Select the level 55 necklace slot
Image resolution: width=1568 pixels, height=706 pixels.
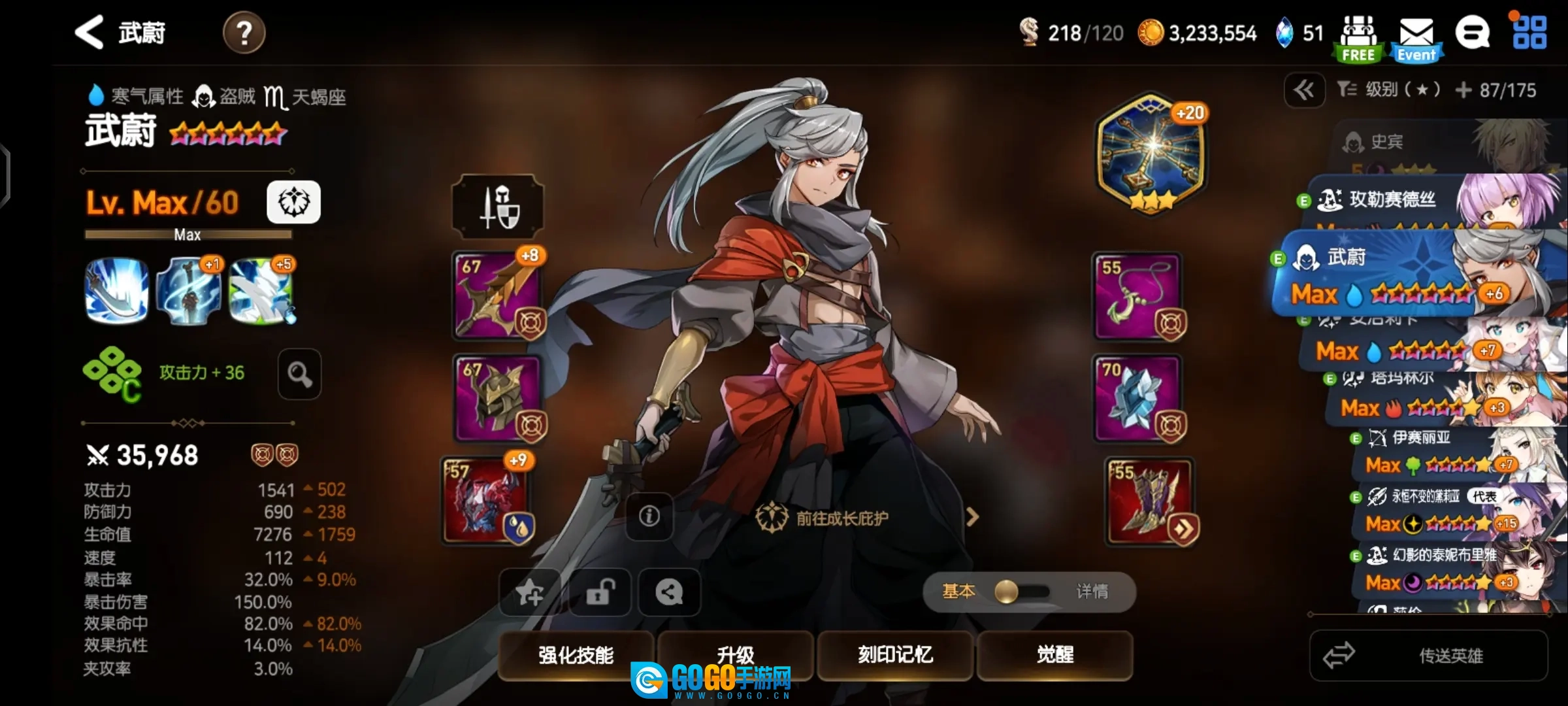[1137, 295]
